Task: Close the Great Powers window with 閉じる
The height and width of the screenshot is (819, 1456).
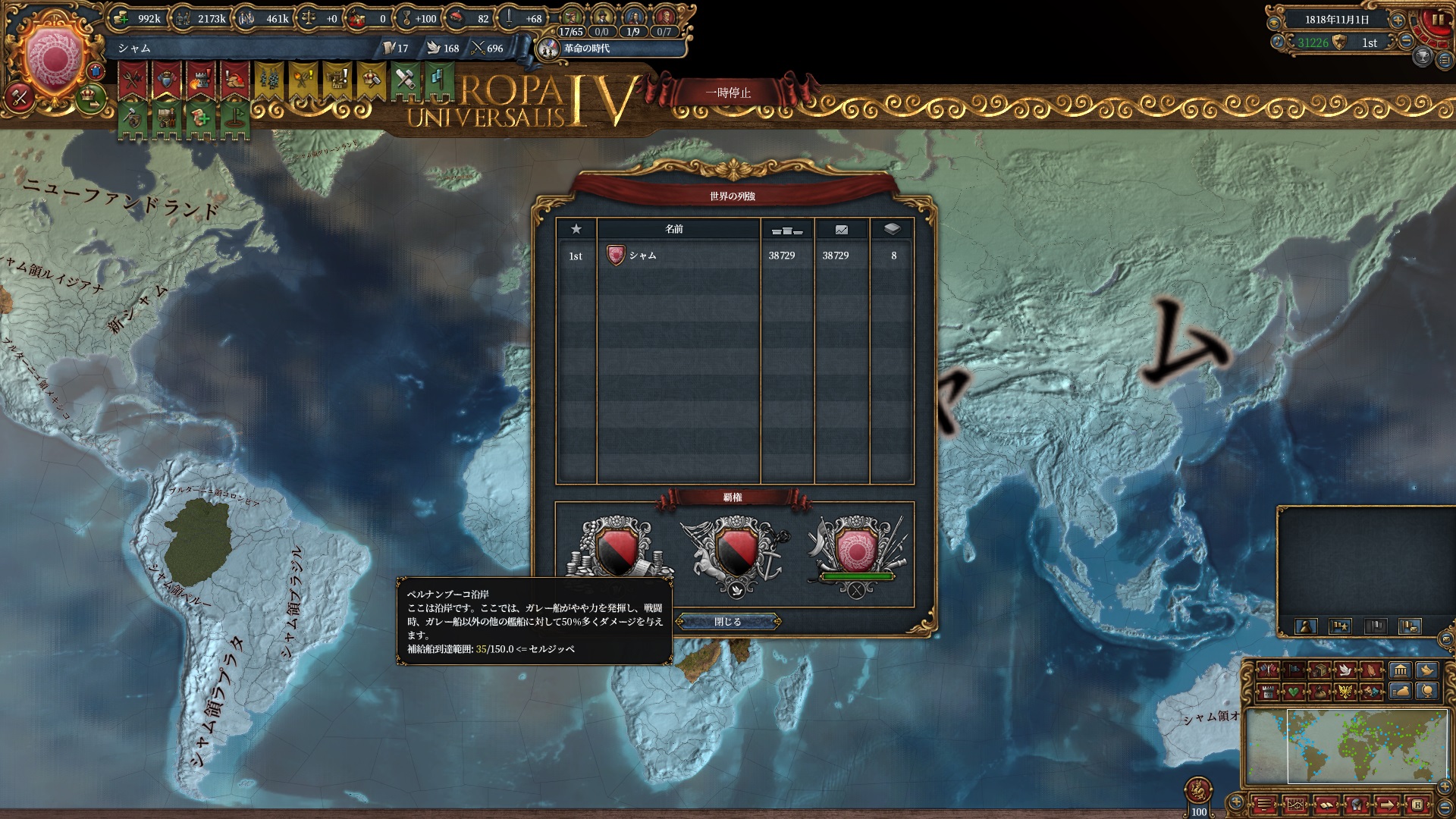Action: click(x=727, y=622)
